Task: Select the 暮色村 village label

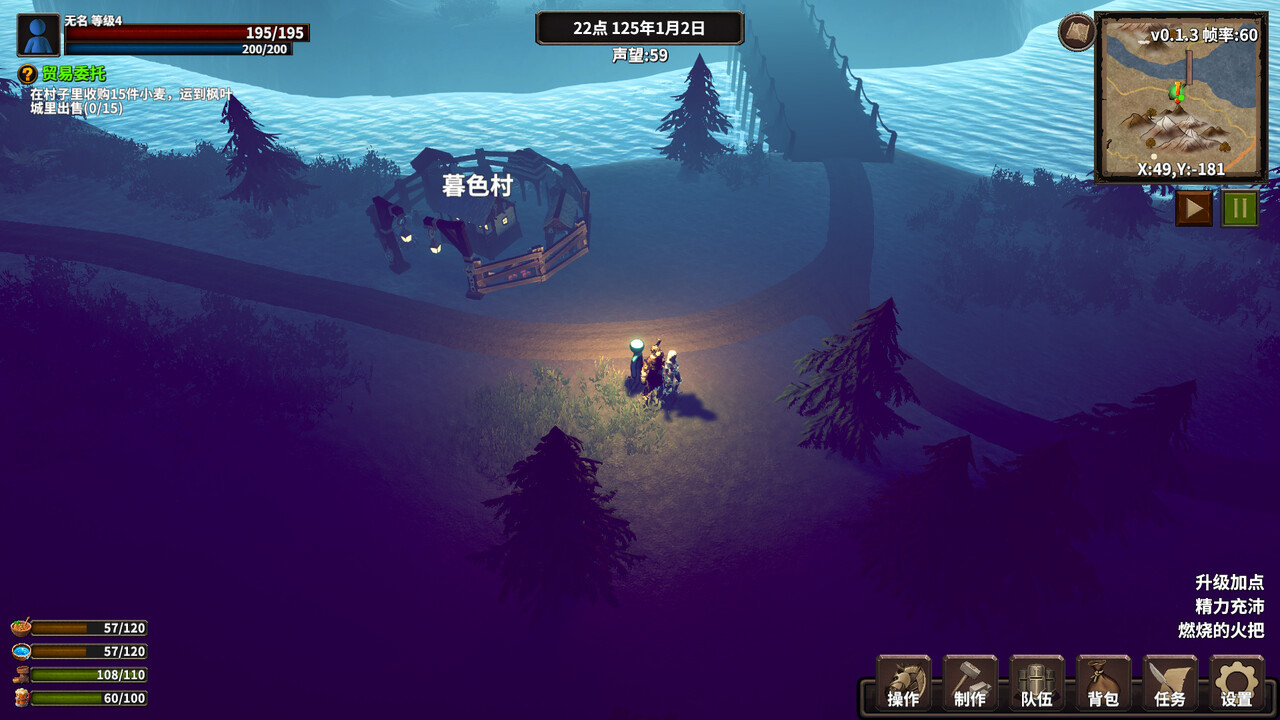Action: pos(478,186)
